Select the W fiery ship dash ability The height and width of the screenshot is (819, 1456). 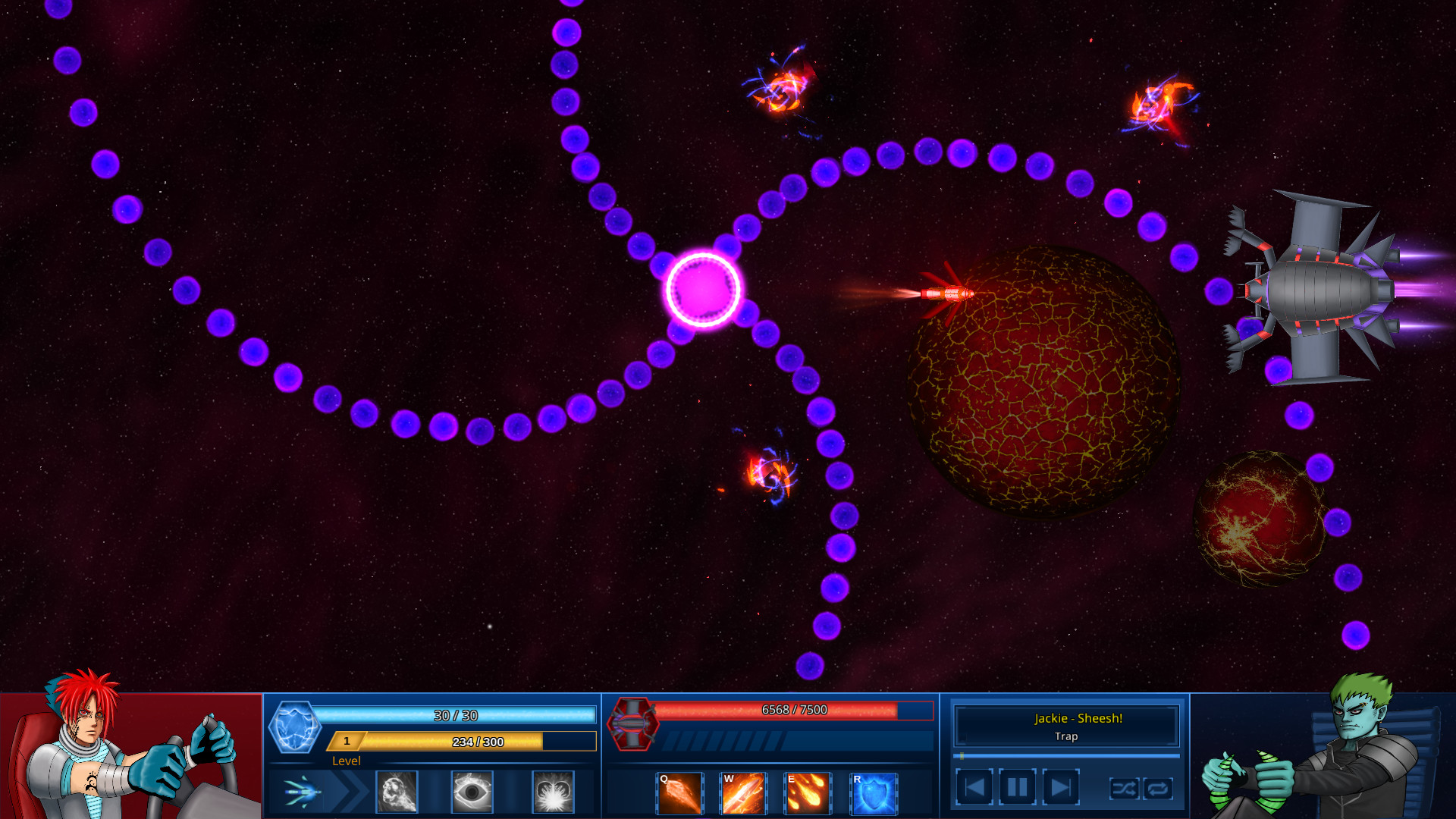[744, 793]
